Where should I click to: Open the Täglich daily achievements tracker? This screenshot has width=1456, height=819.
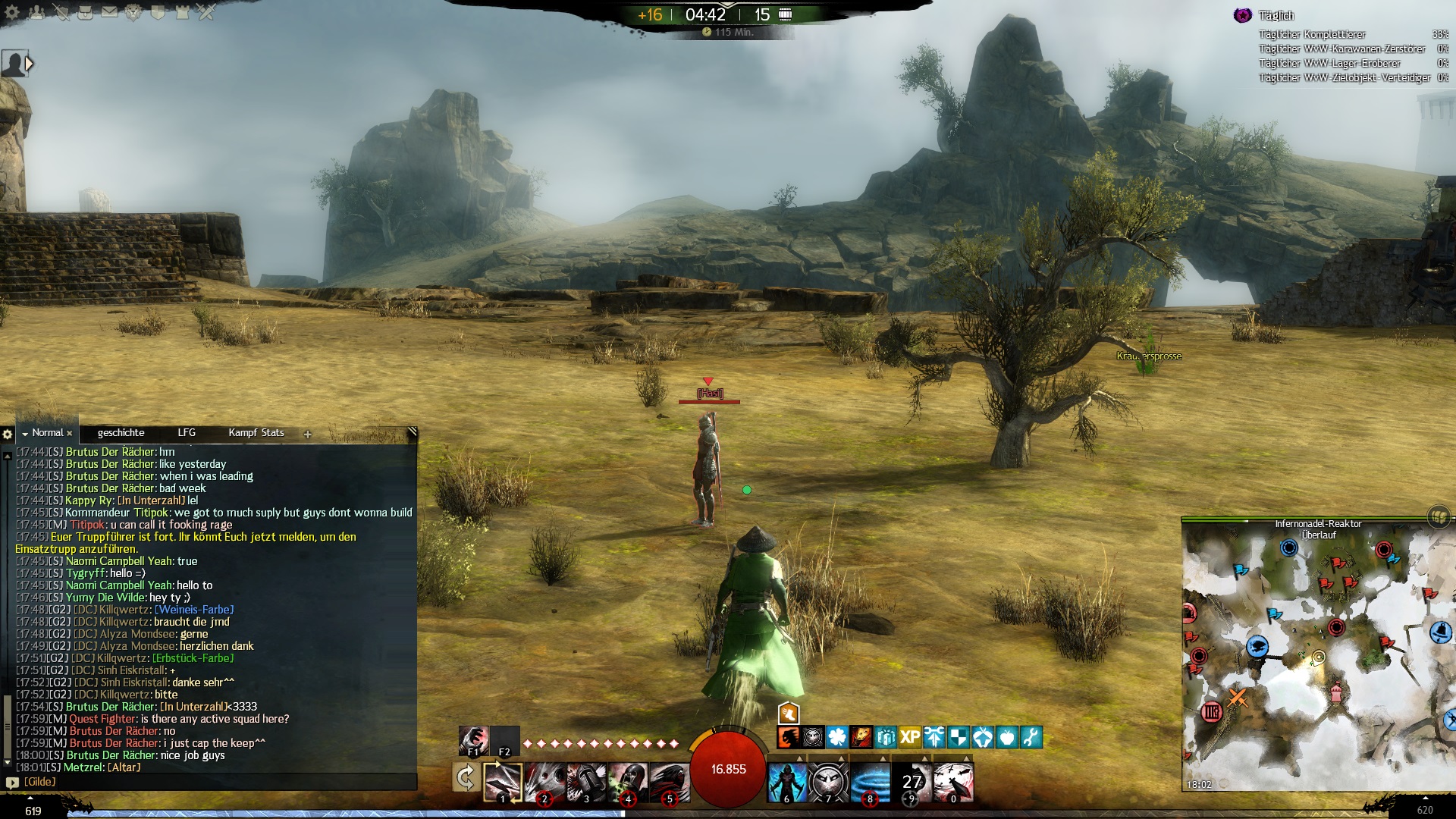click(x=1276, y=16)
